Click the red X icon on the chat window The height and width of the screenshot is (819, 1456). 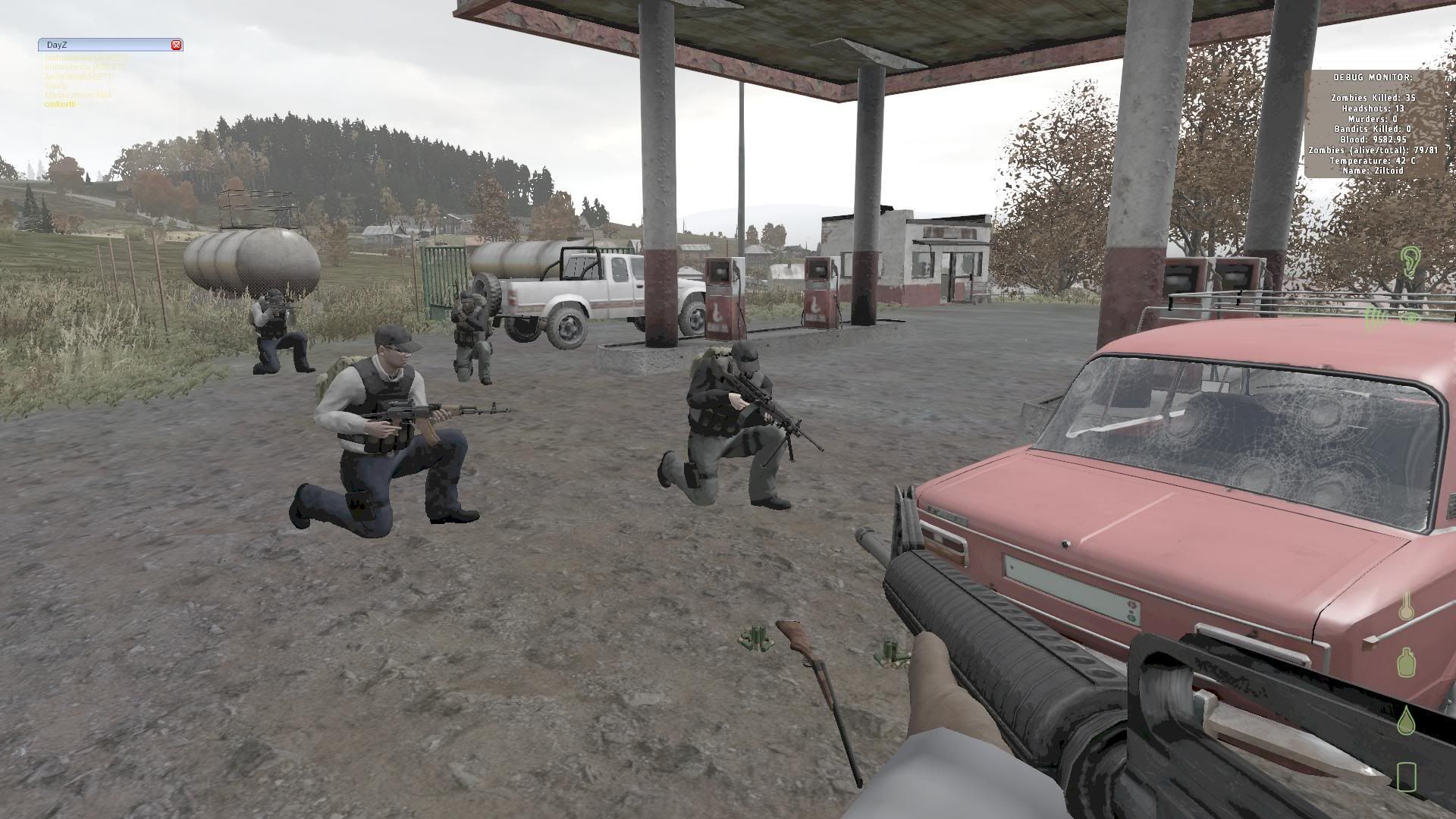pyautogui.click(x=177, y=45)
